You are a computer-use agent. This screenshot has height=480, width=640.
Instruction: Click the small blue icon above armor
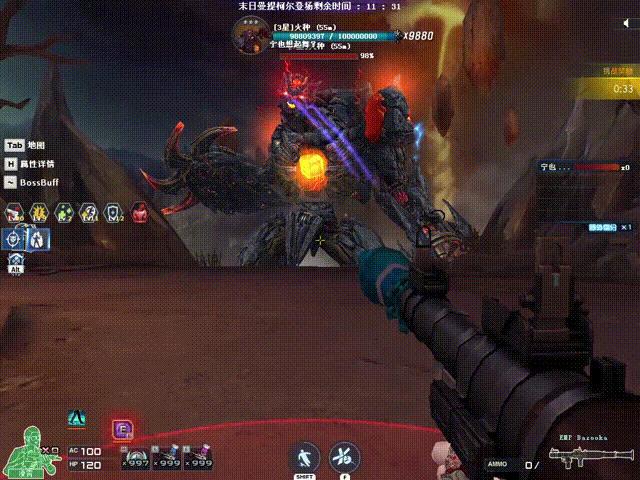point(76,420)
